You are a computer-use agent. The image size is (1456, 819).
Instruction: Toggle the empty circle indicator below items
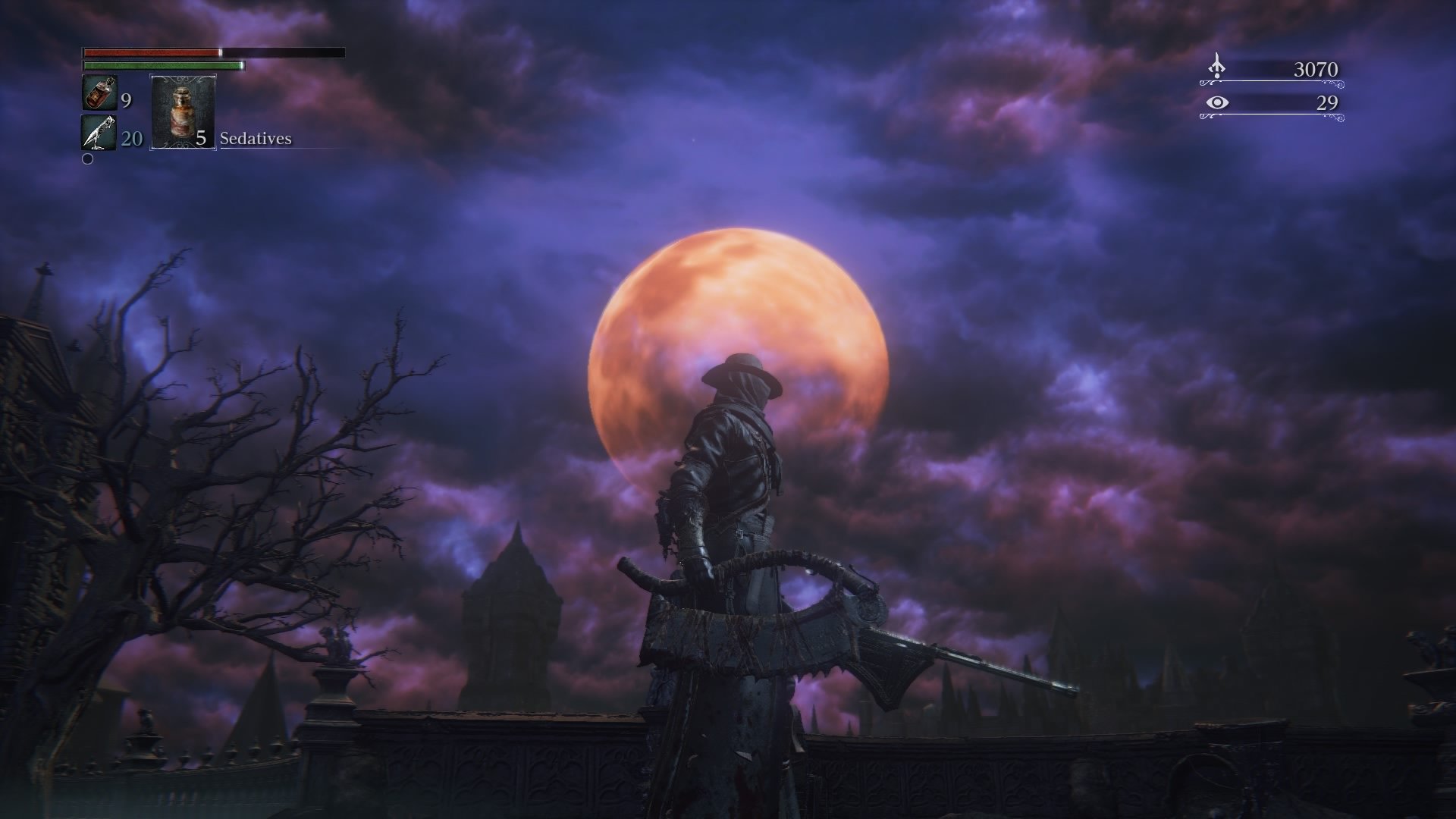pos(87,160)
